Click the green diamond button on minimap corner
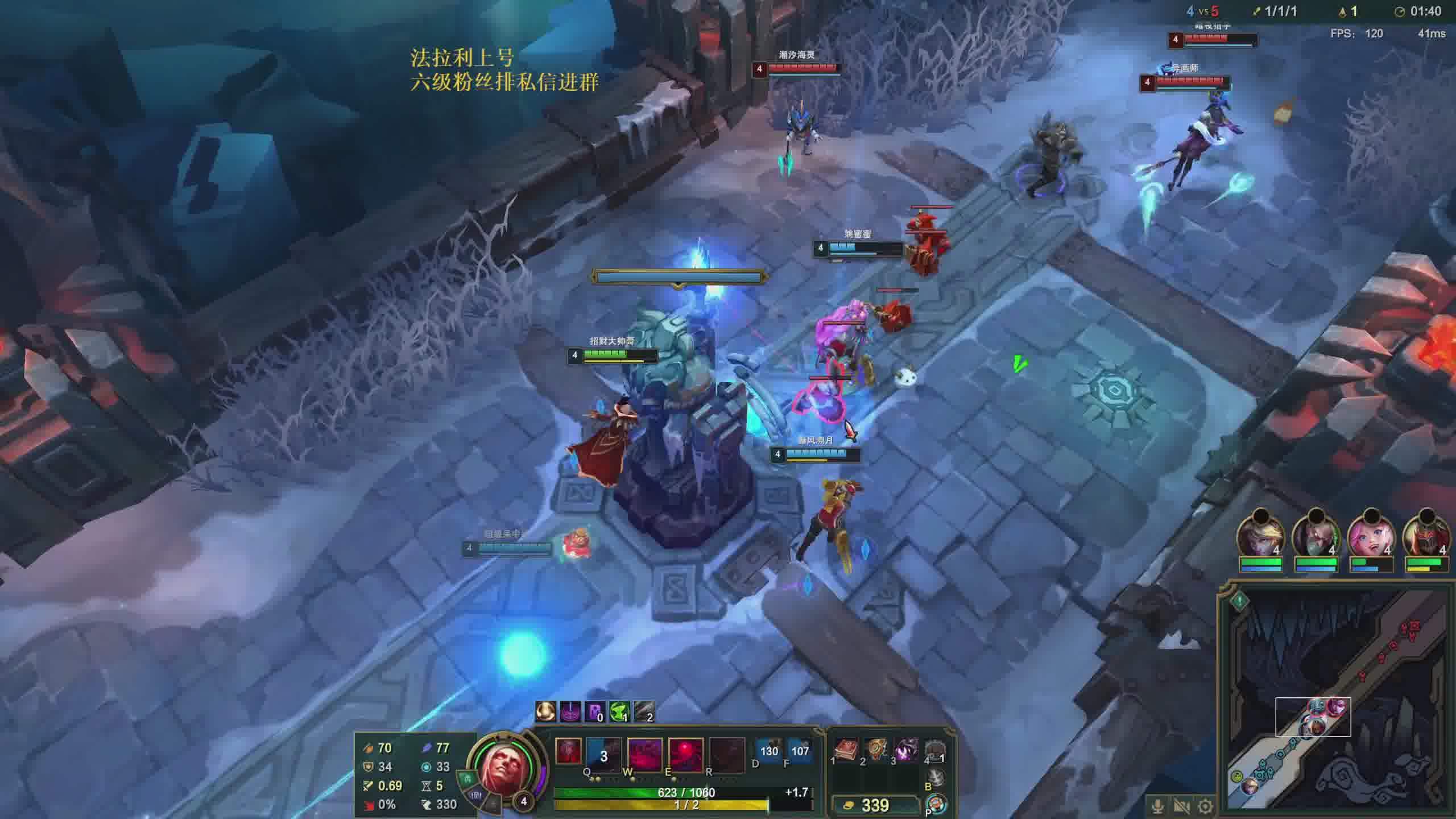Image resolution: width=1456 pixels, height=819 pixels. [1239, 601]
